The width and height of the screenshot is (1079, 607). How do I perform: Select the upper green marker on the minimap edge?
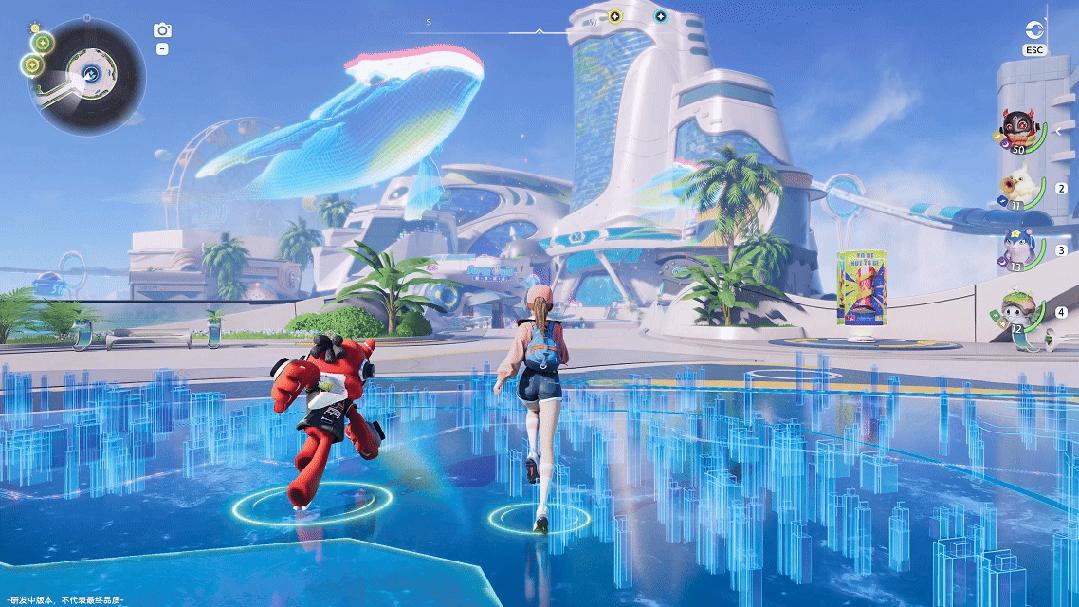(42, 42)
